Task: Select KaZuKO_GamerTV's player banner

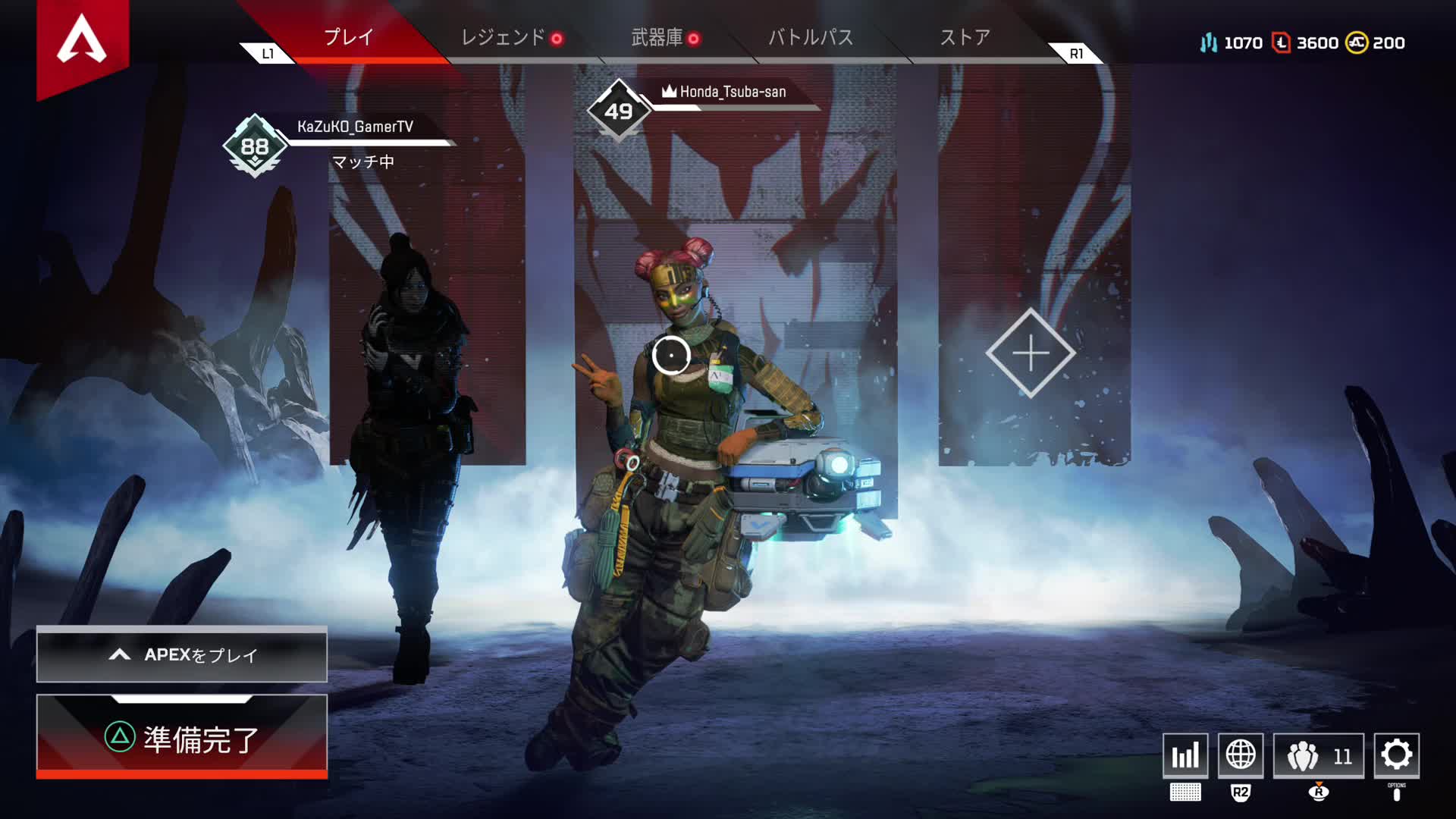Action: tap(355, 127)
